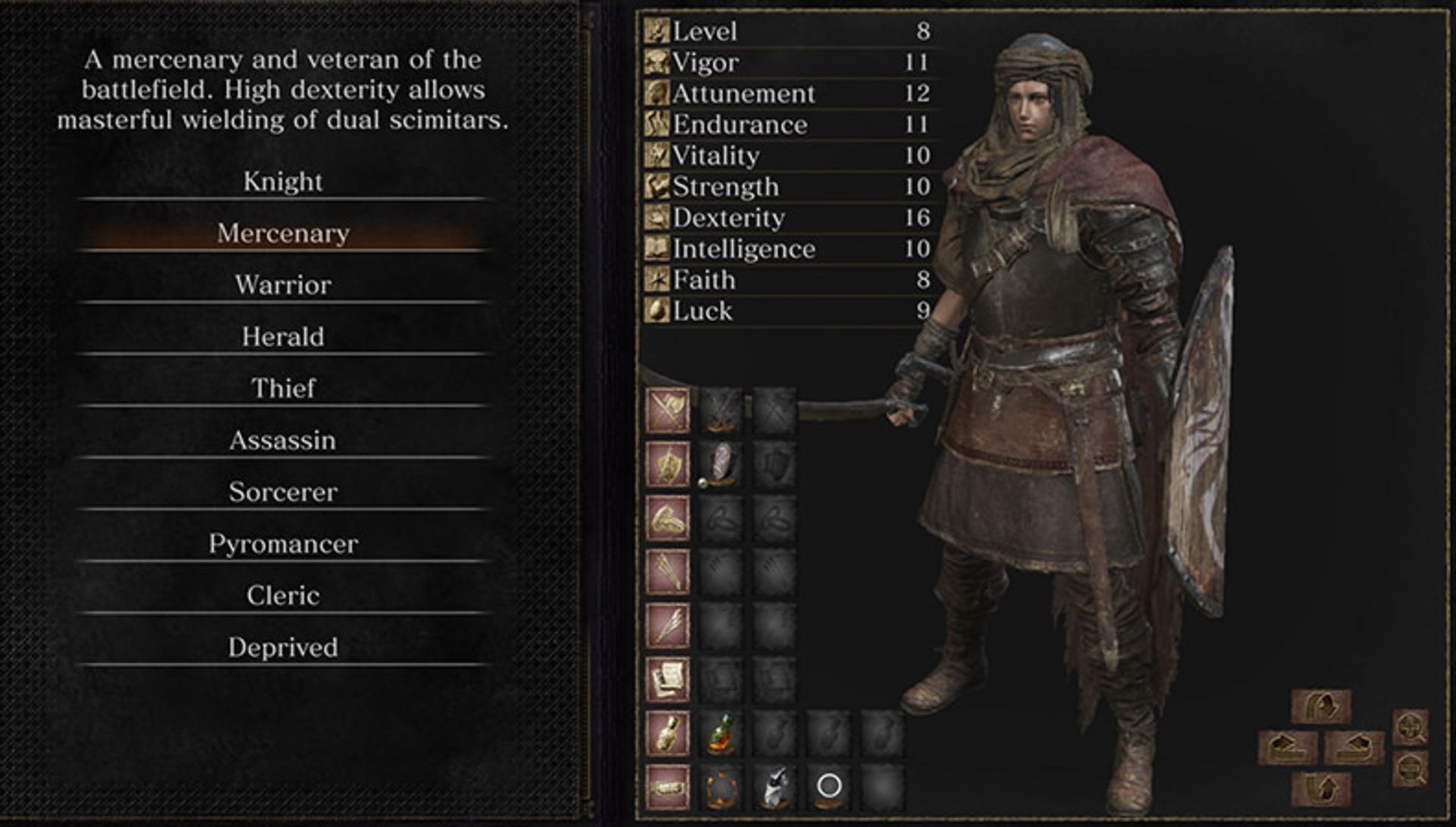1456x827 pixels.
Task: Select the equipped wooden shield slot
Action: tap(721, 464)
